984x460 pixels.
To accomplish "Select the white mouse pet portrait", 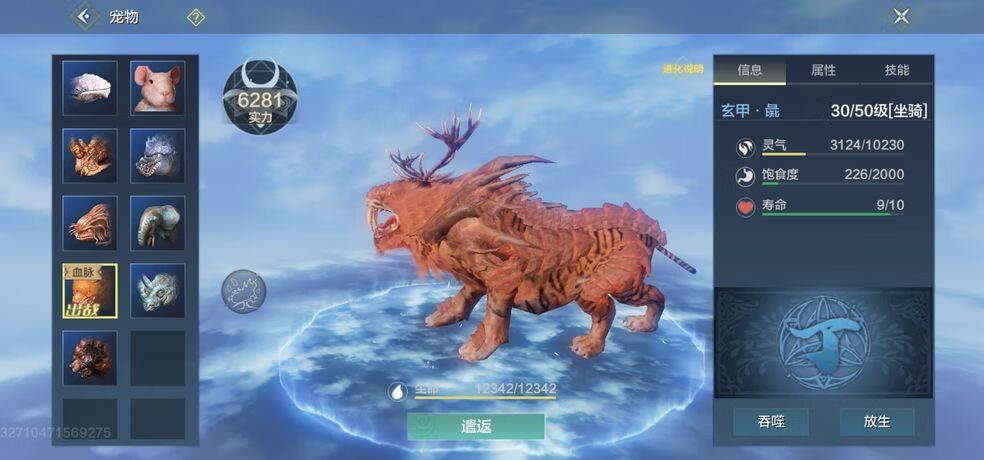I will [158, 88].
